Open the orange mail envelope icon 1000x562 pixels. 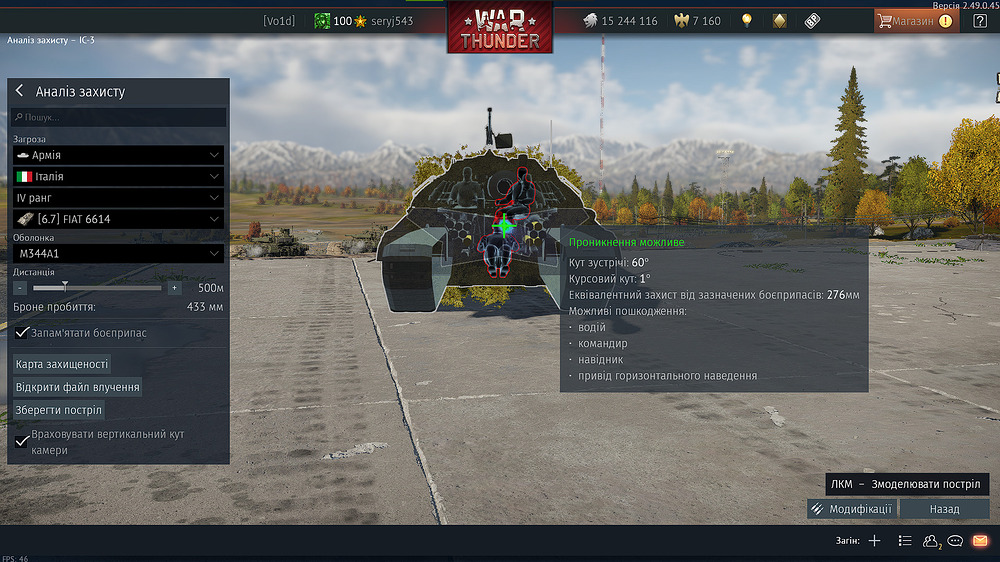click(x=980, y=541)
